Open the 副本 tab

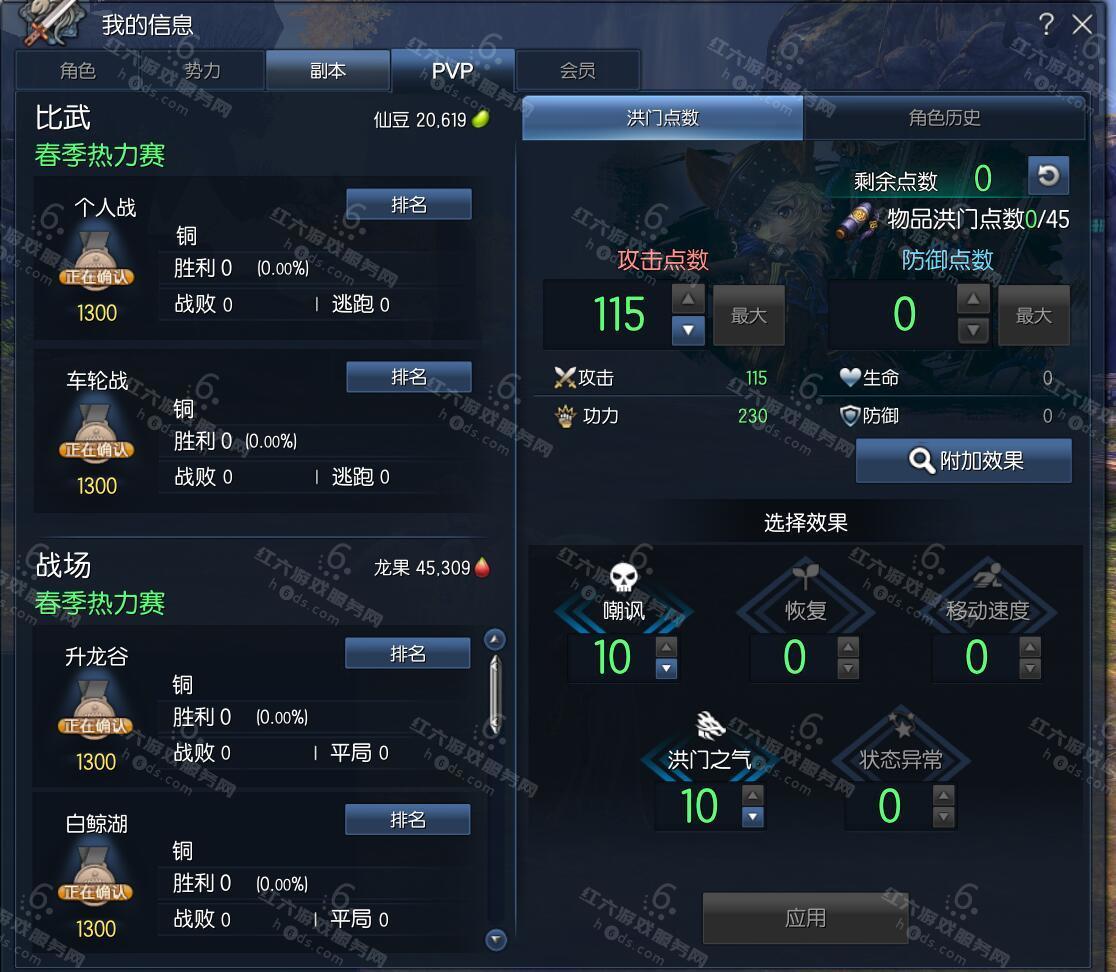point(327,70)
